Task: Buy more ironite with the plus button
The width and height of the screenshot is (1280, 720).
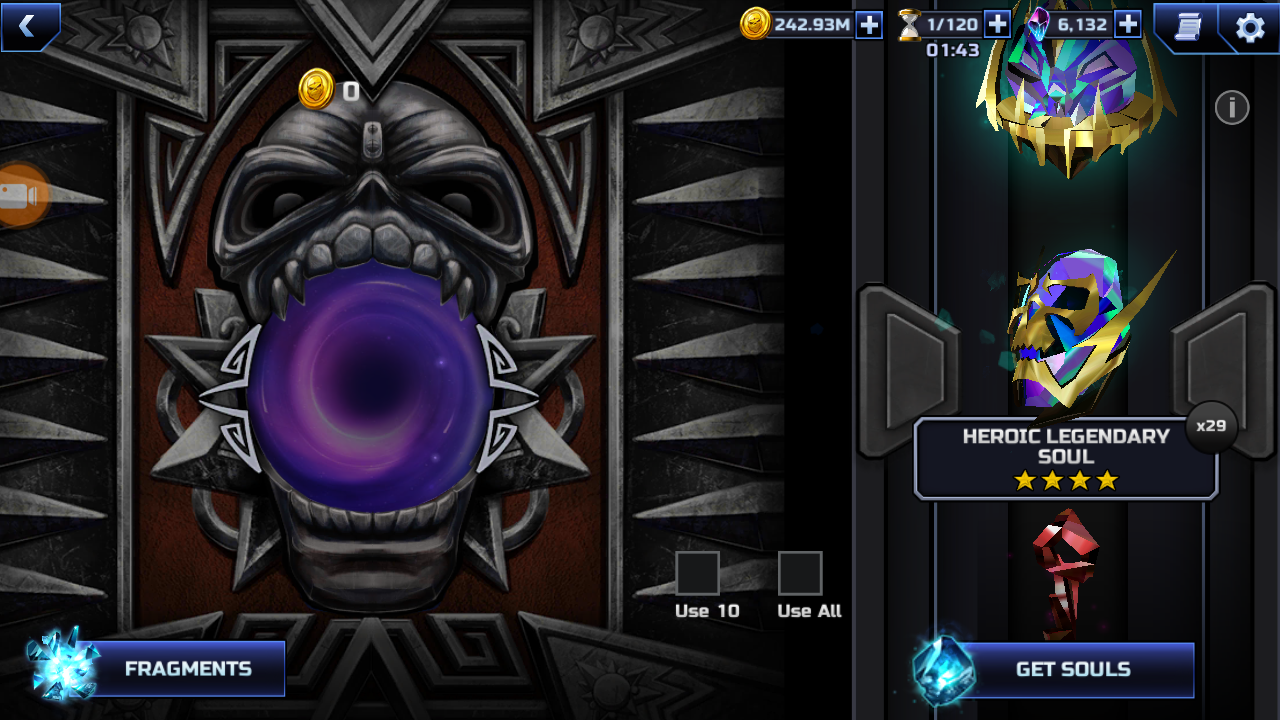Action: pos(1128,25)
